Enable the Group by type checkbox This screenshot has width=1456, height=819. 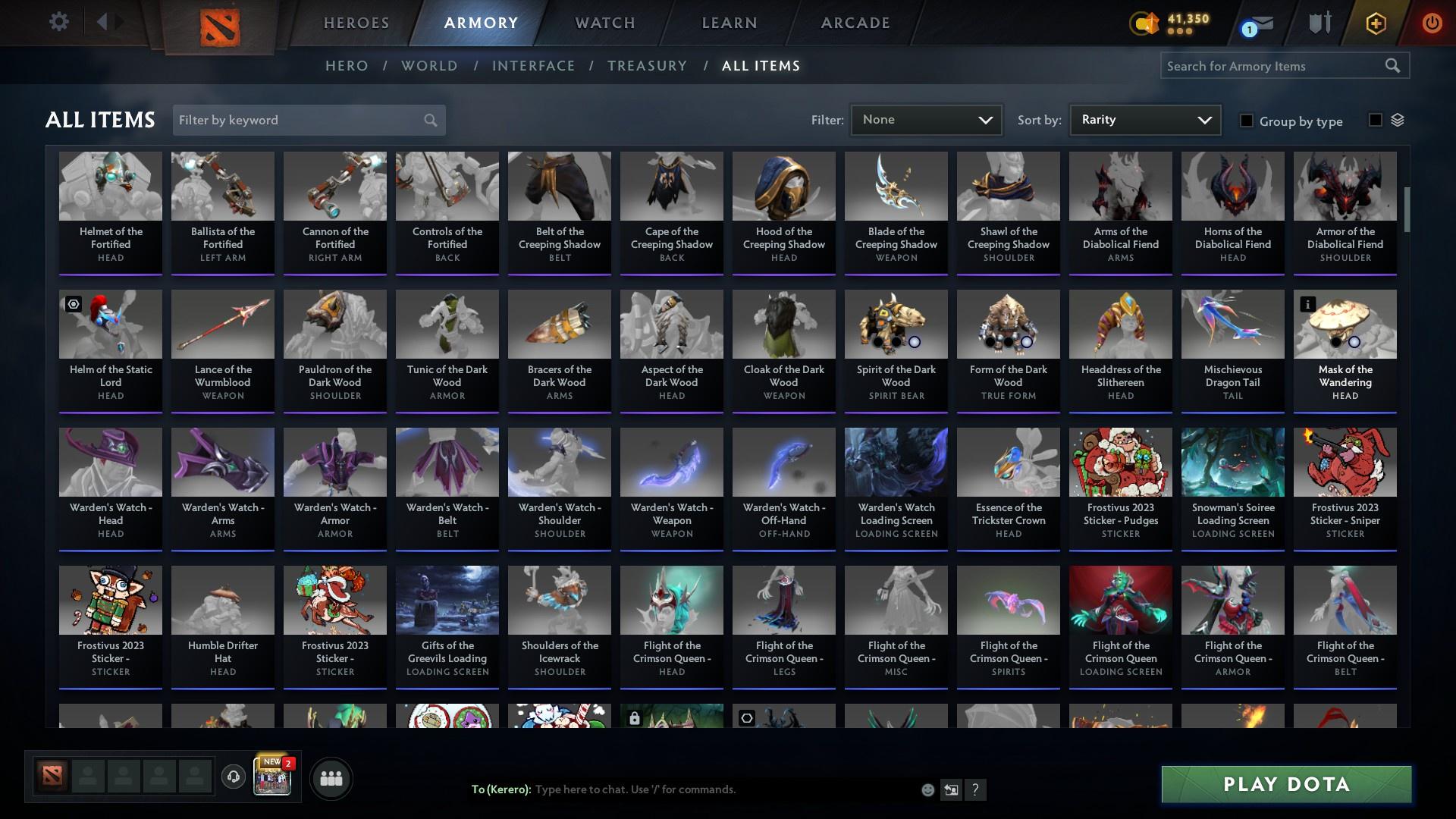coord(1247,121)
